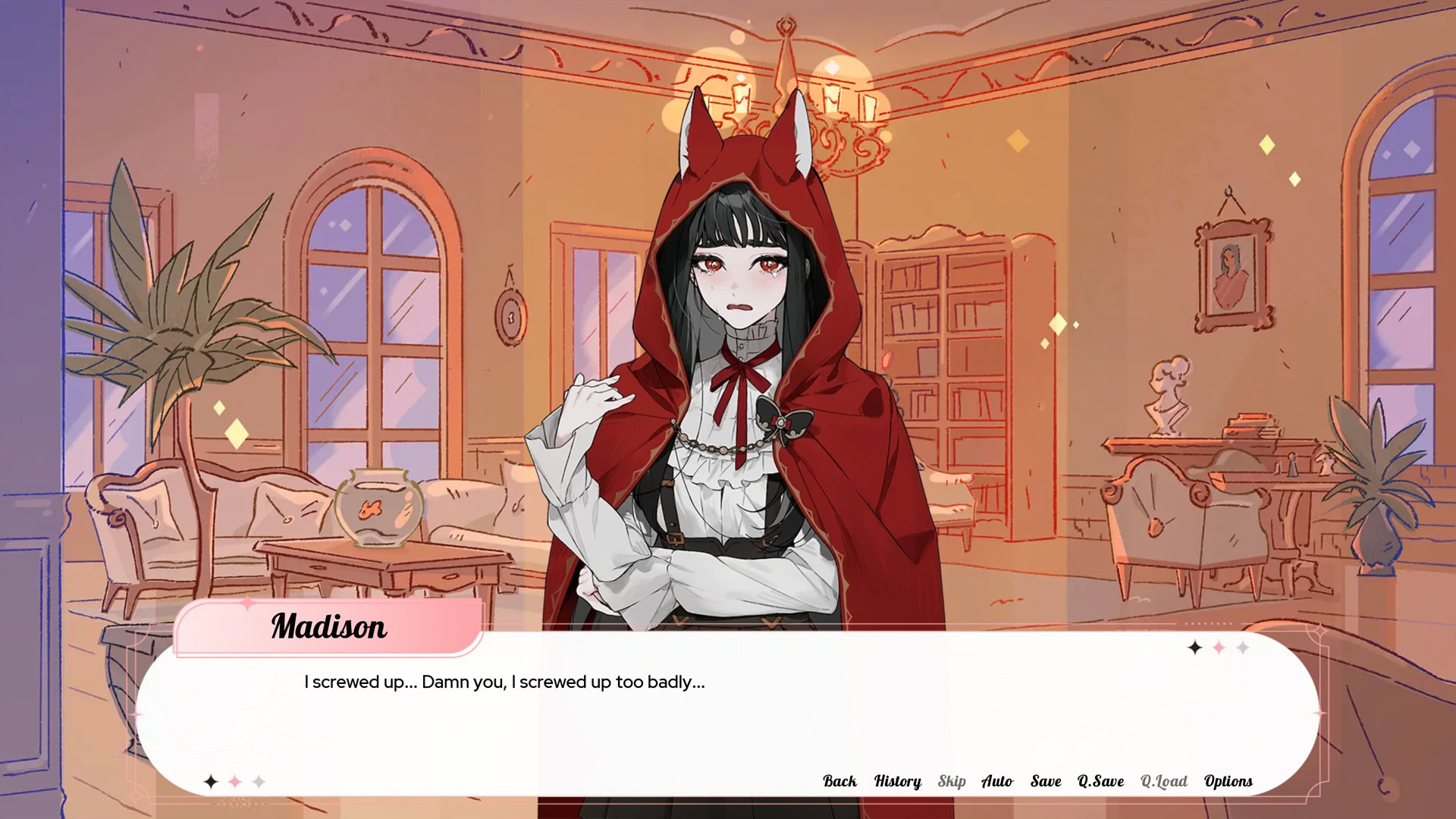
Task: Click the Back button
Action: coord(839,781)
